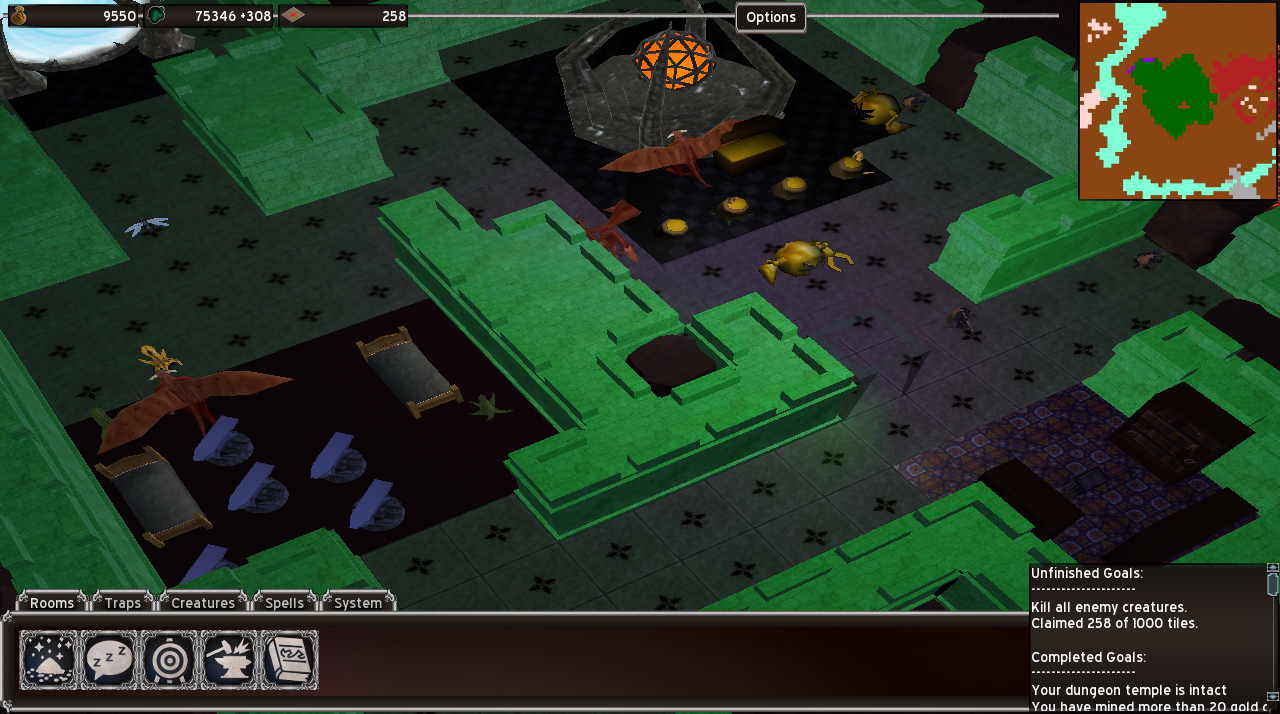Switch to the Traps tab
This screenshot has width=1280, height=714.
(123, 602)
